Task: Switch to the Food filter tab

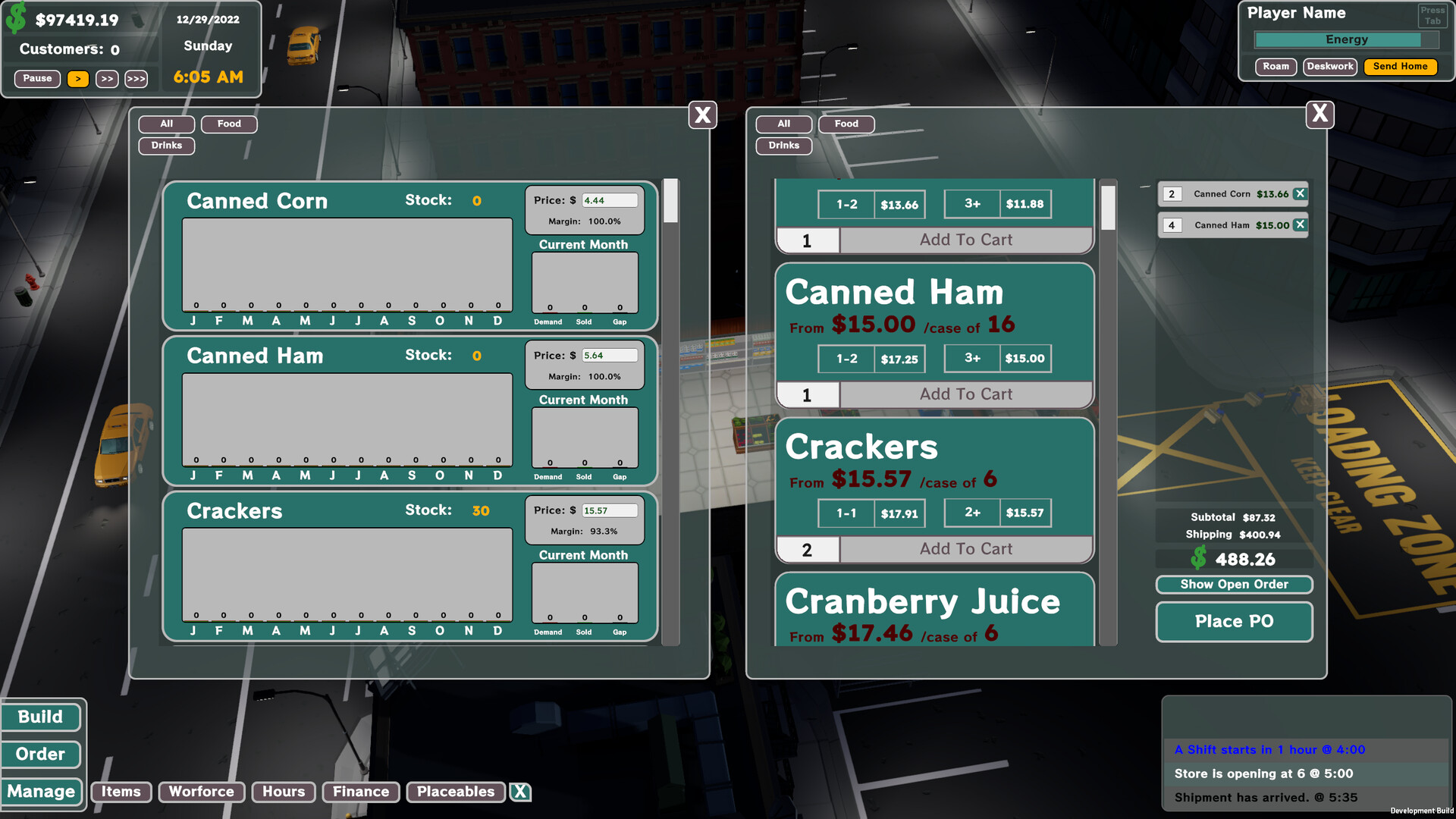Action: (x=229, y=124)
